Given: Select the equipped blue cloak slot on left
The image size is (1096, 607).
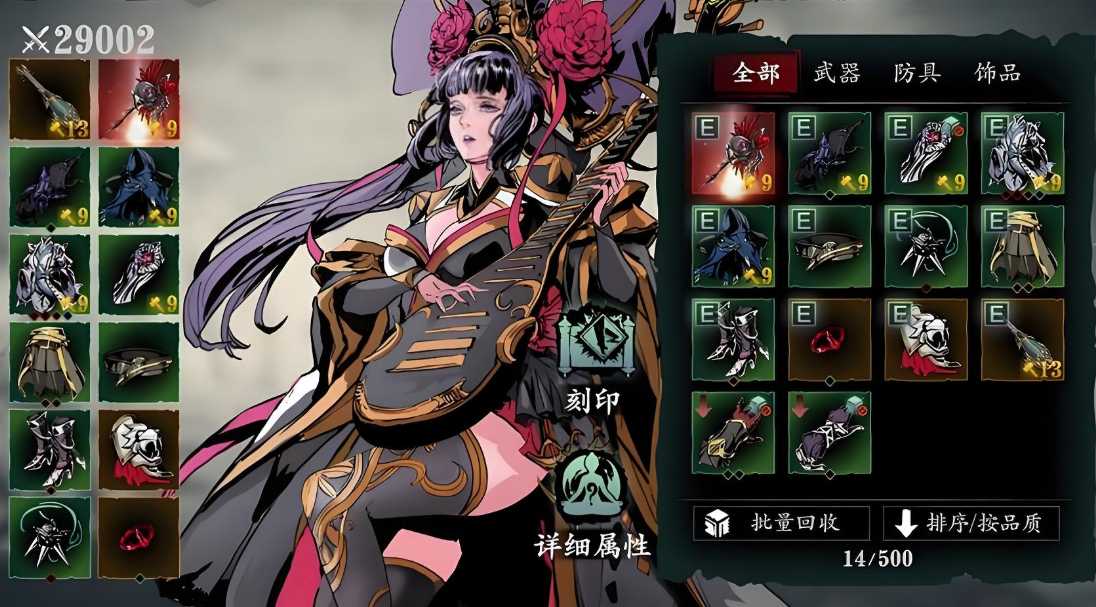Looking at the screenshot, I should (139, 187).
